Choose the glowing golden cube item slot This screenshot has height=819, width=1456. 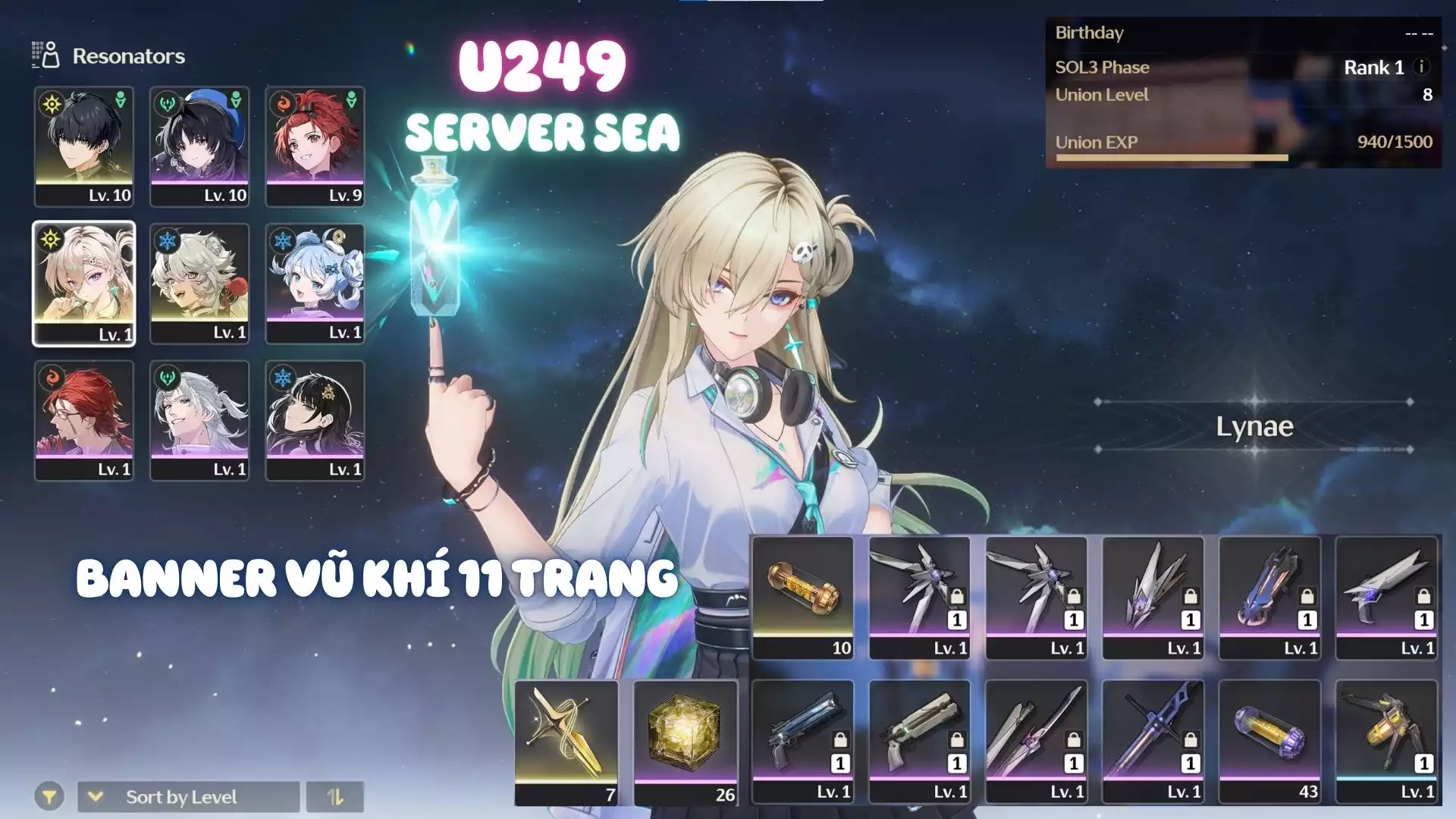(685, 741)
